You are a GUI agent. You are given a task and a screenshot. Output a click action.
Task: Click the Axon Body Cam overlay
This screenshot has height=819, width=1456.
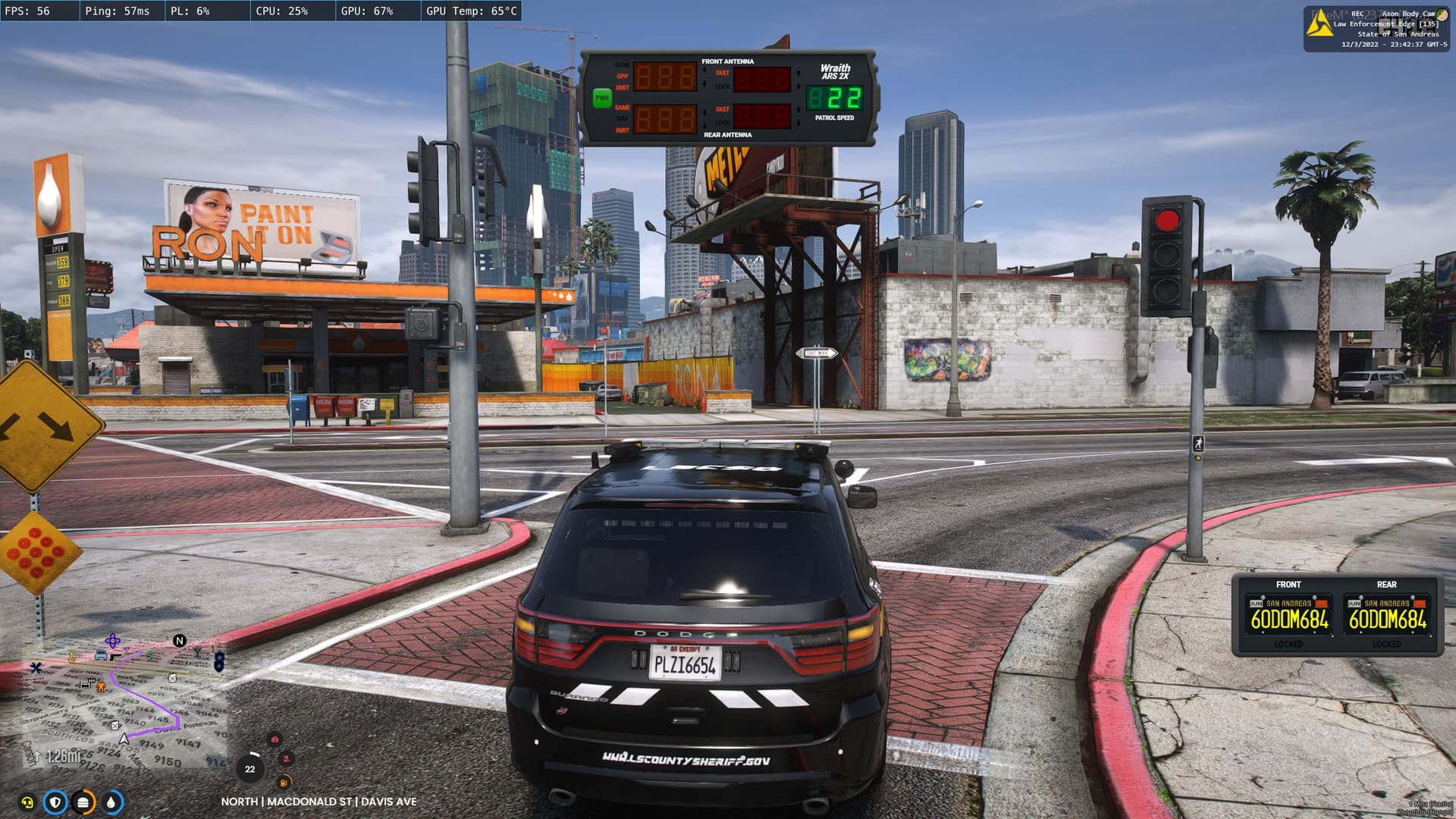[1376, 29]
